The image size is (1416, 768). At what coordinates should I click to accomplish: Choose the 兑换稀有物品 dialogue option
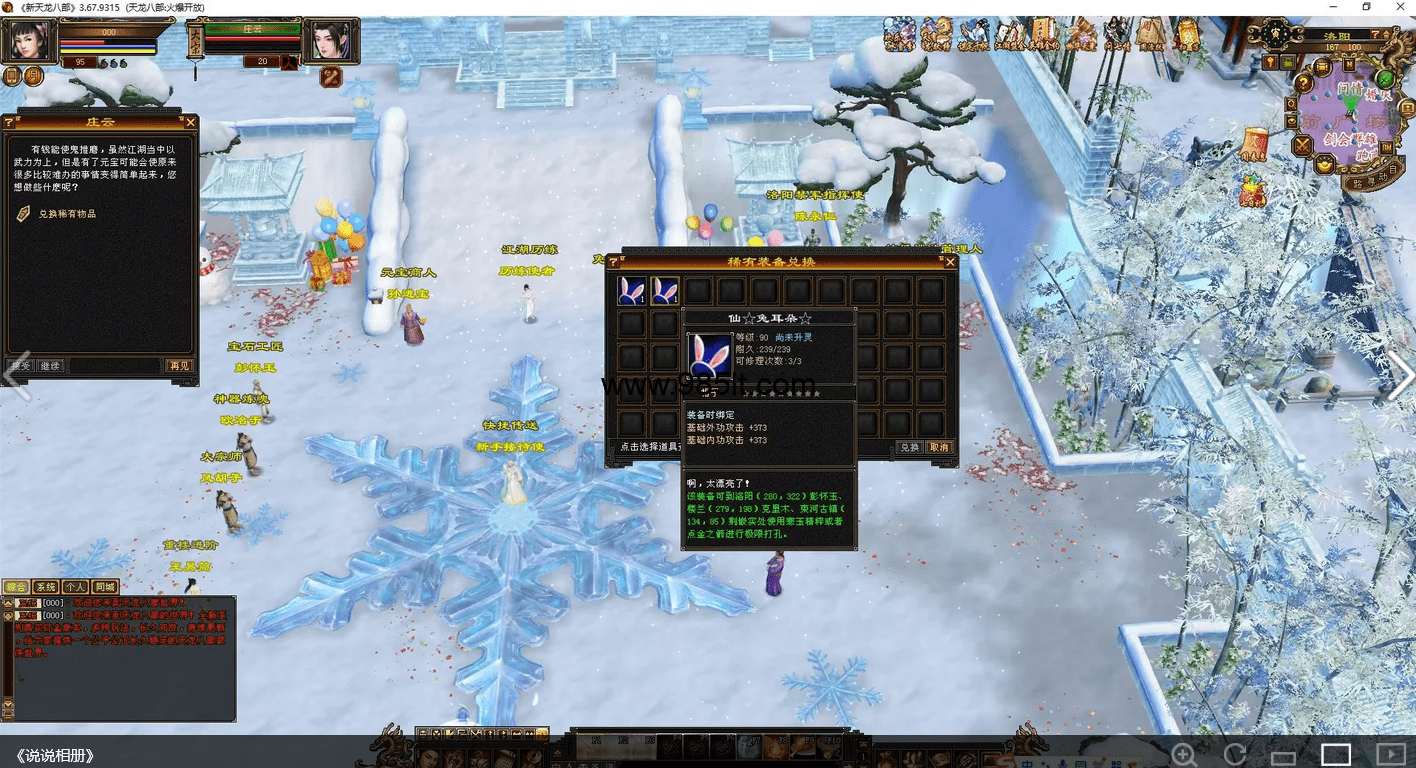67,213
